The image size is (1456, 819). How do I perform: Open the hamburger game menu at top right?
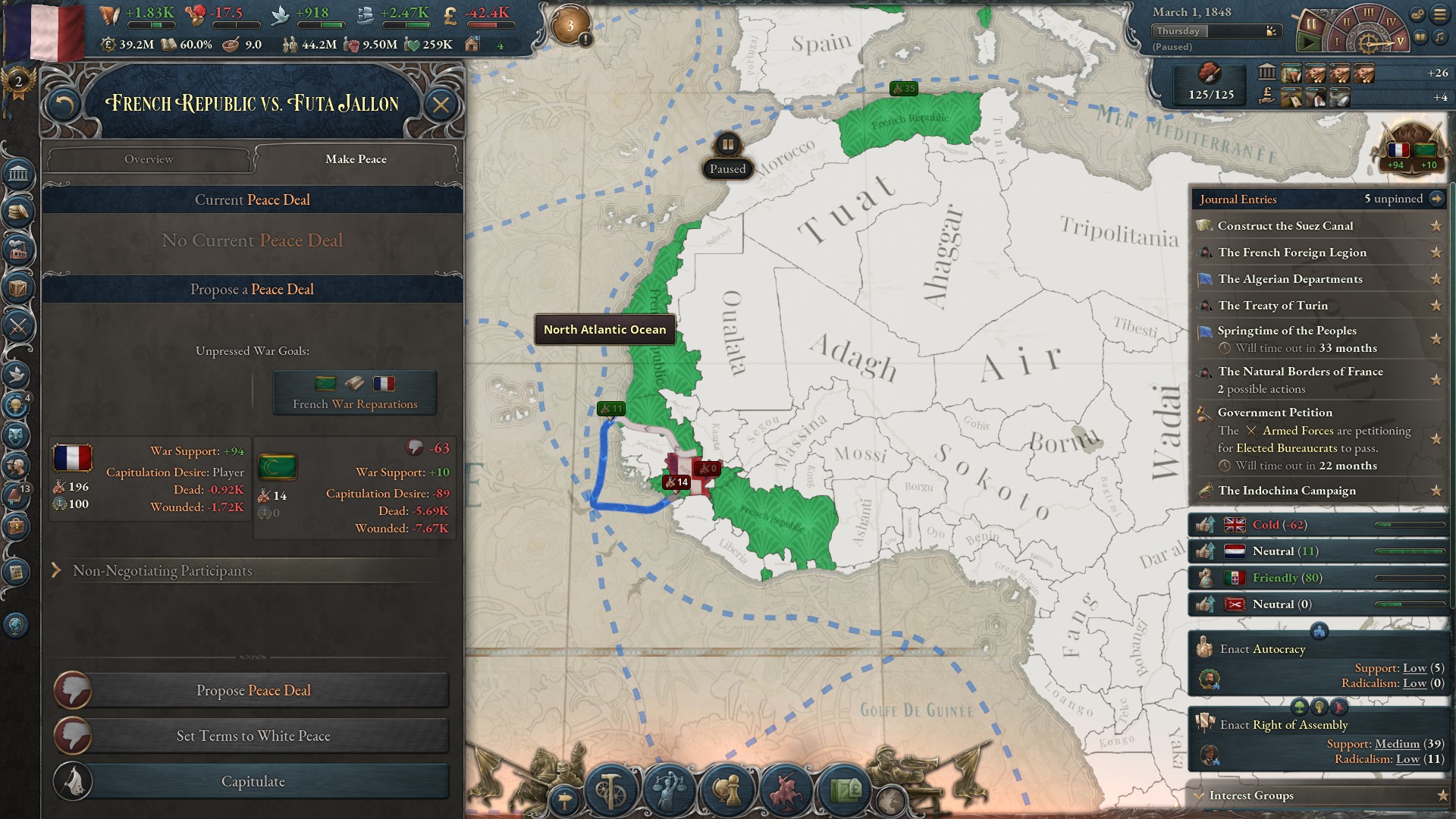point(1439,14)
